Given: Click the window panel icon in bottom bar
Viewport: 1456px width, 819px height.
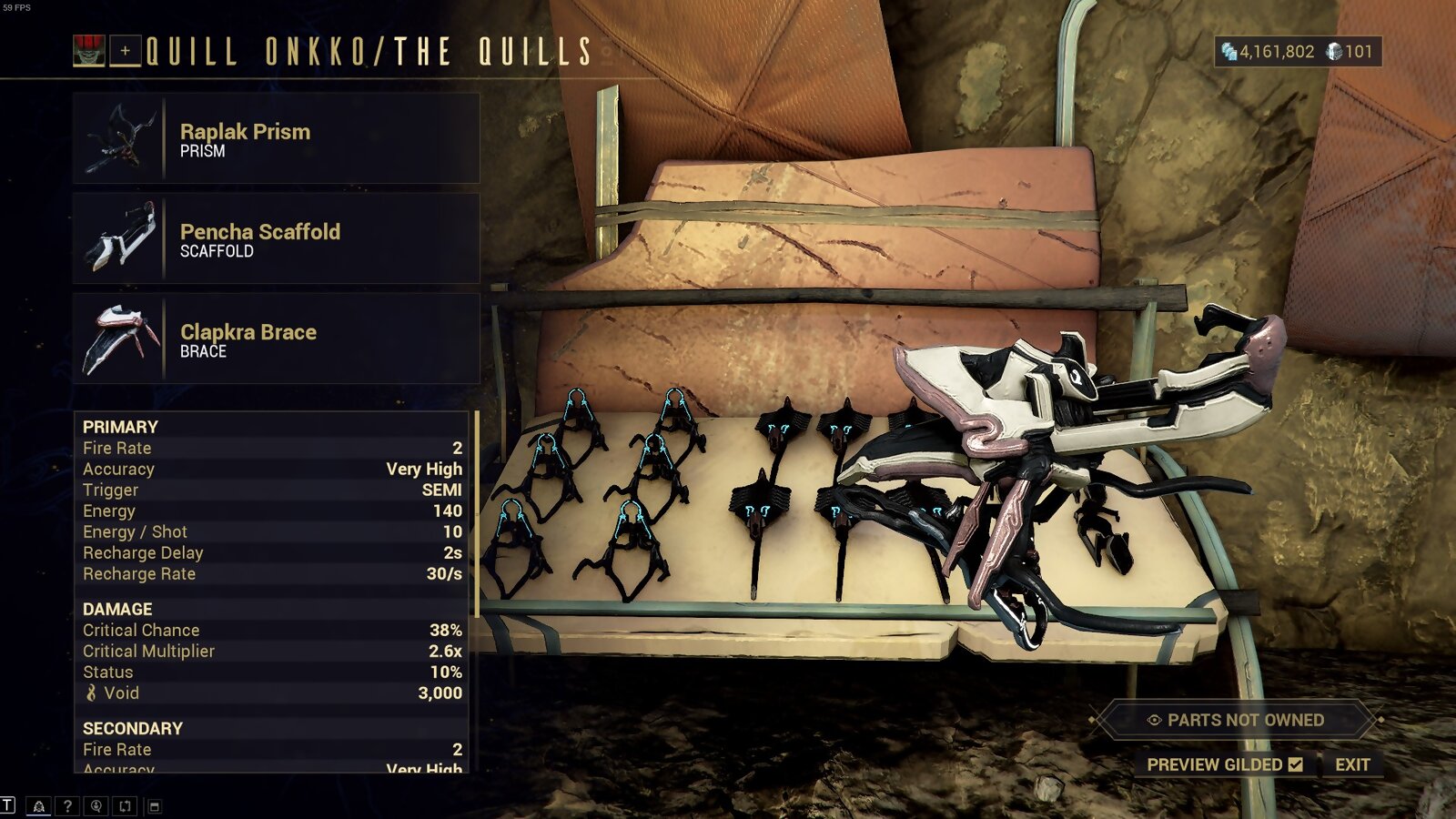Looking at the screenshot, I should tap(155, 805).
